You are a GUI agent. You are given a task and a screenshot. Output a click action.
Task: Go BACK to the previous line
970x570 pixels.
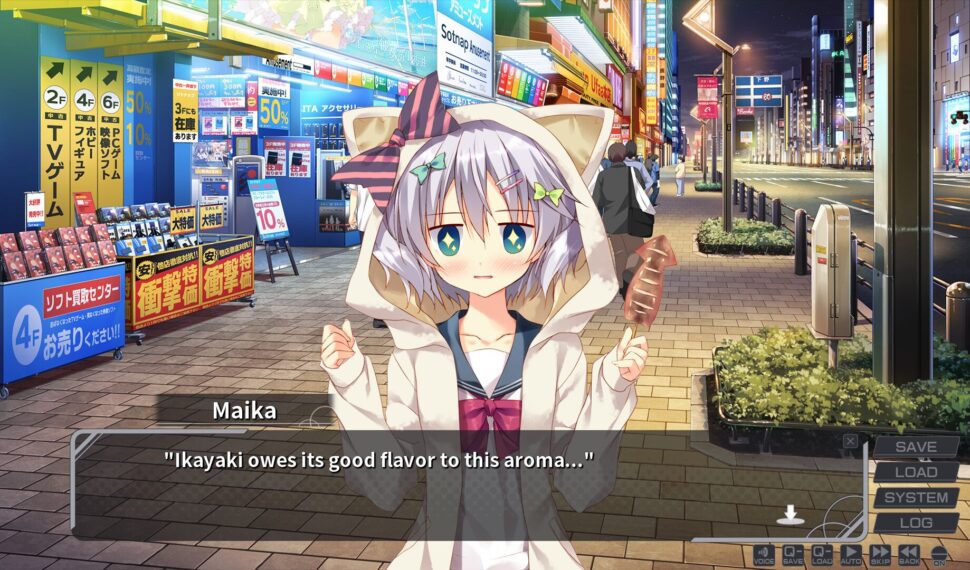(x=909, y=553)
